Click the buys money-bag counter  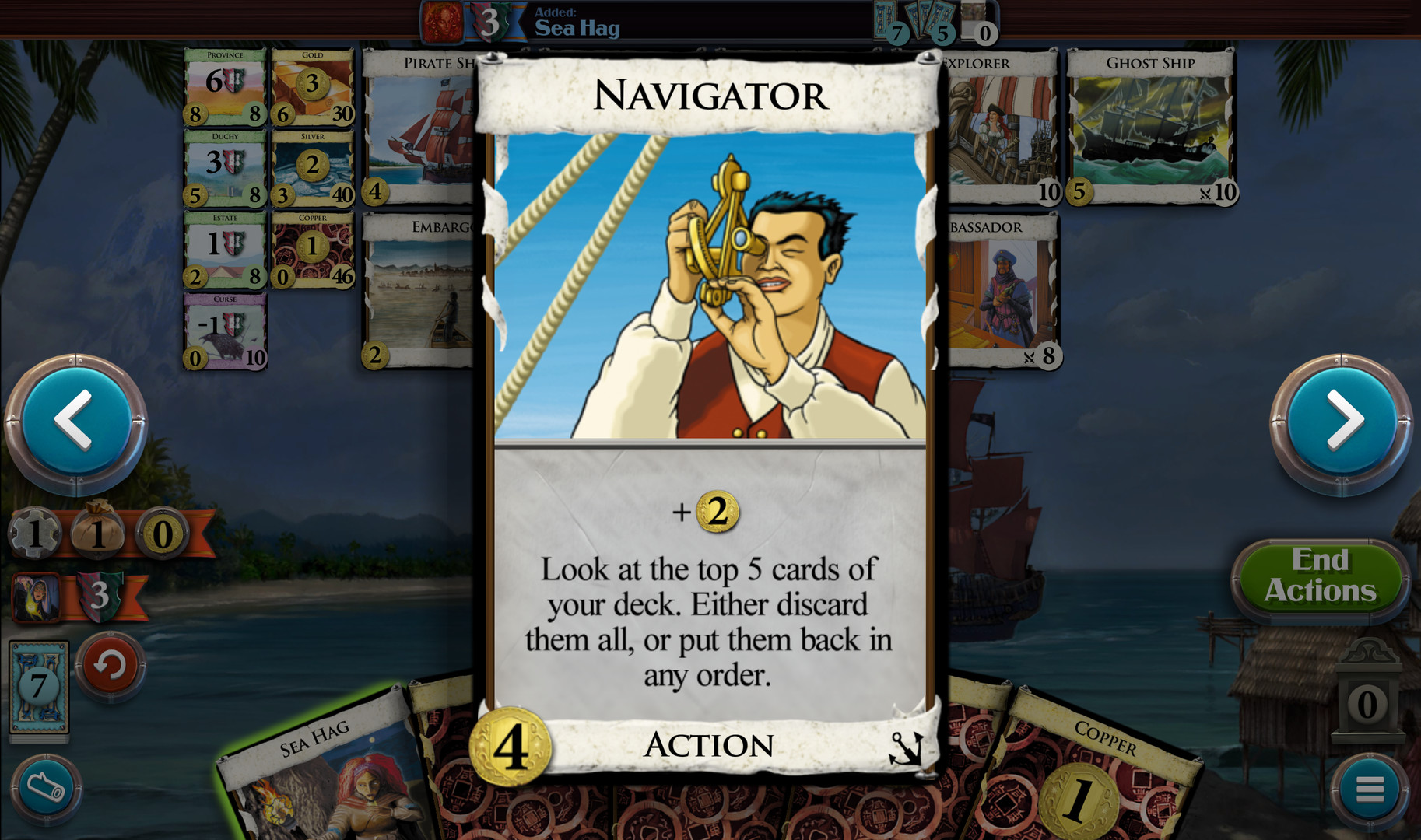(x=99, y=532)
